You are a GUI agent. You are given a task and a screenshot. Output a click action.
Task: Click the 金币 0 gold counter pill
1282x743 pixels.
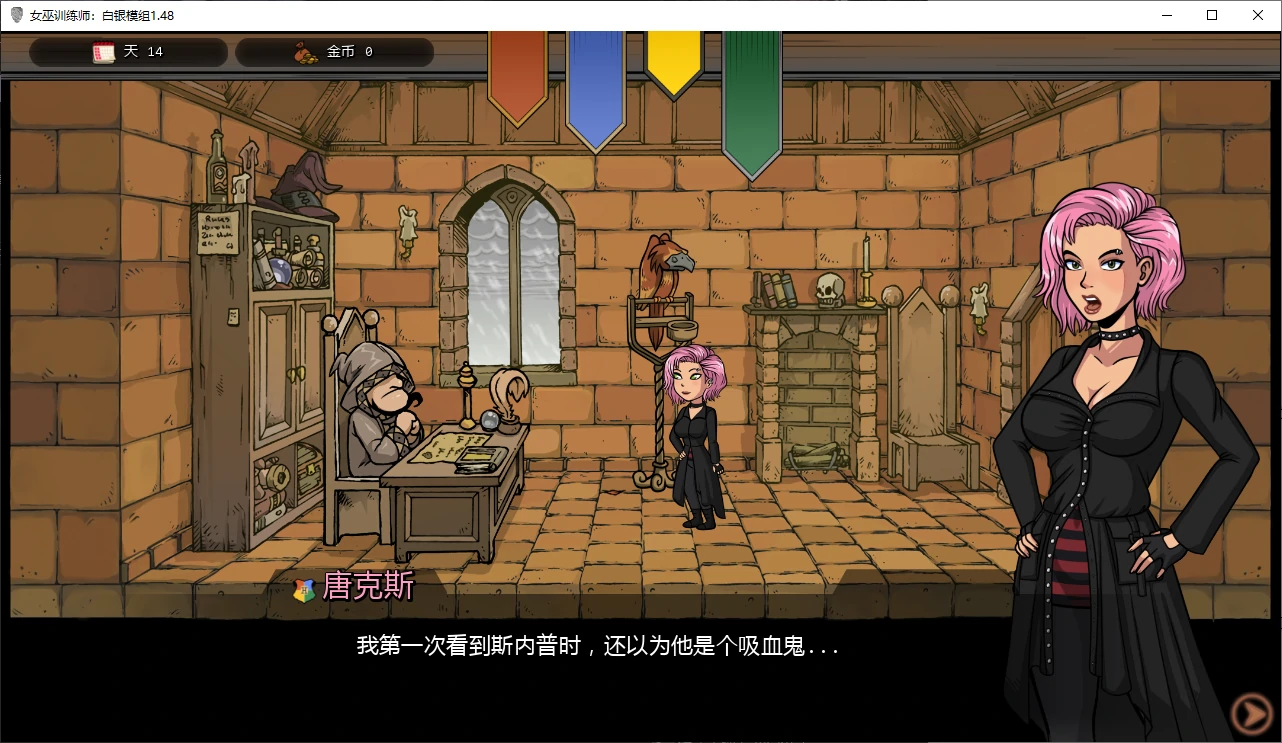(335, 51)
